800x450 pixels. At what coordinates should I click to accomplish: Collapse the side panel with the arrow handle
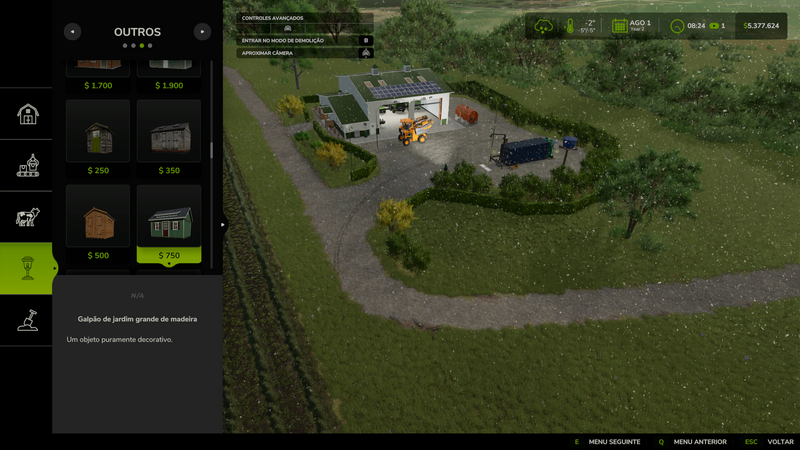pos(223,225)
